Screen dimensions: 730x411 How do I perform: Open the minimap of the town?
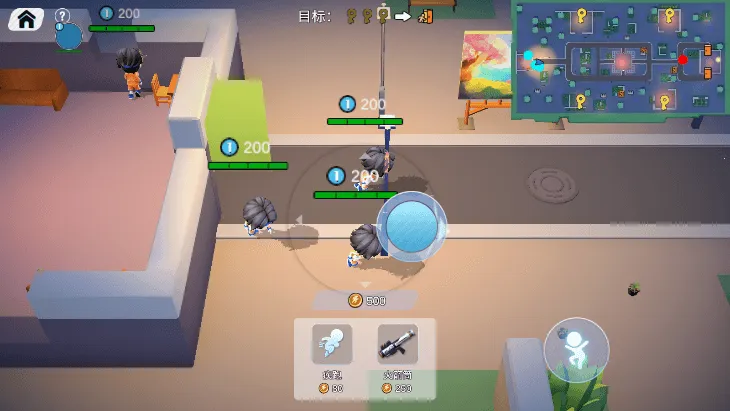pyautogui.click(x=620, y=60)
